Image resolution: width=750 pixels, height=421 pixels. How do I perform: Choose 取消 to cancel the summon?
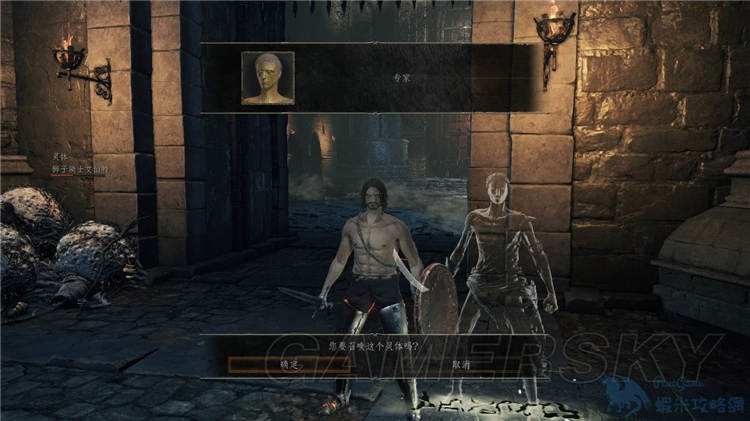tap(461, 365)
